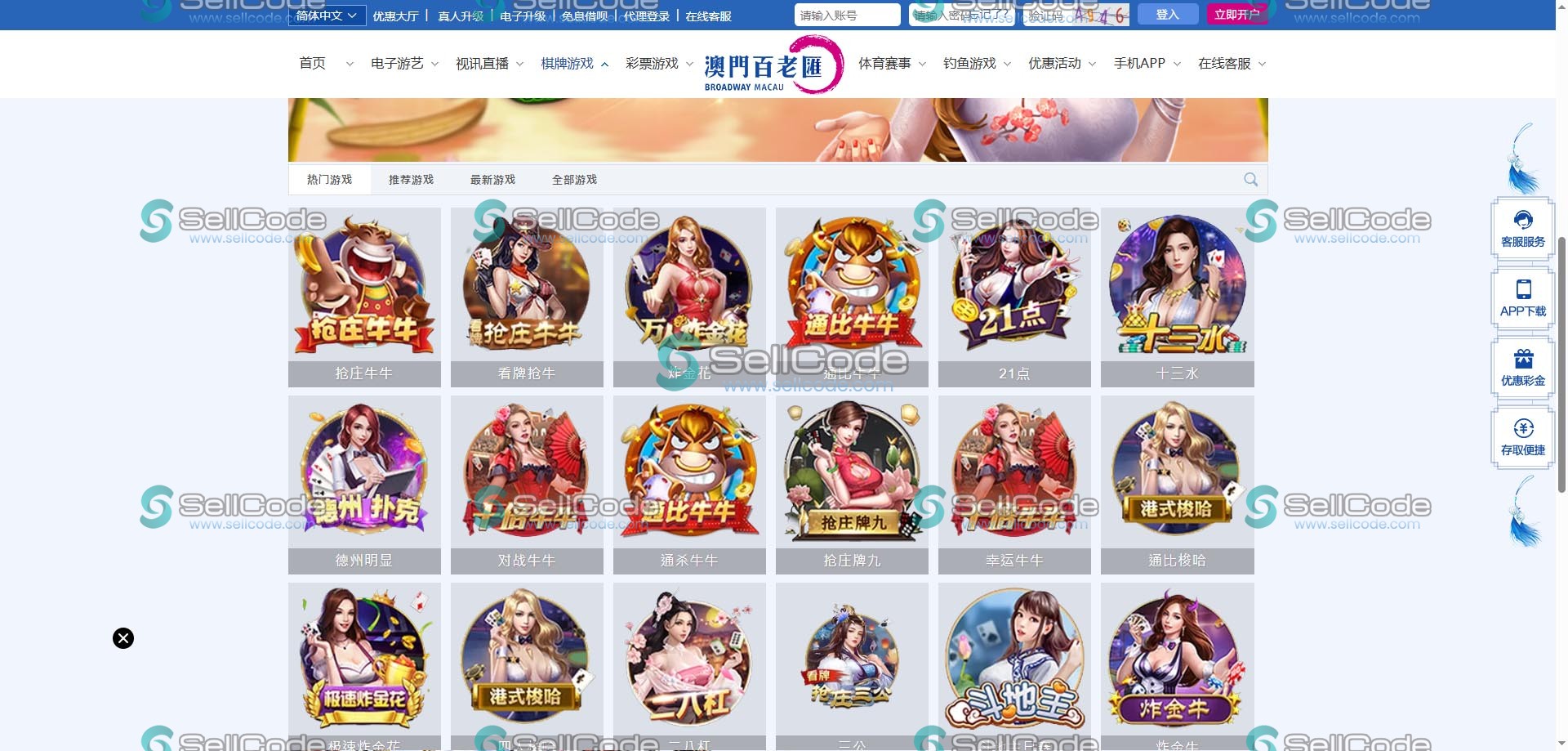The image size is (1568, 751).
Task: Dismiss the overlay with the X button
Action: click(x=122, y=638)
